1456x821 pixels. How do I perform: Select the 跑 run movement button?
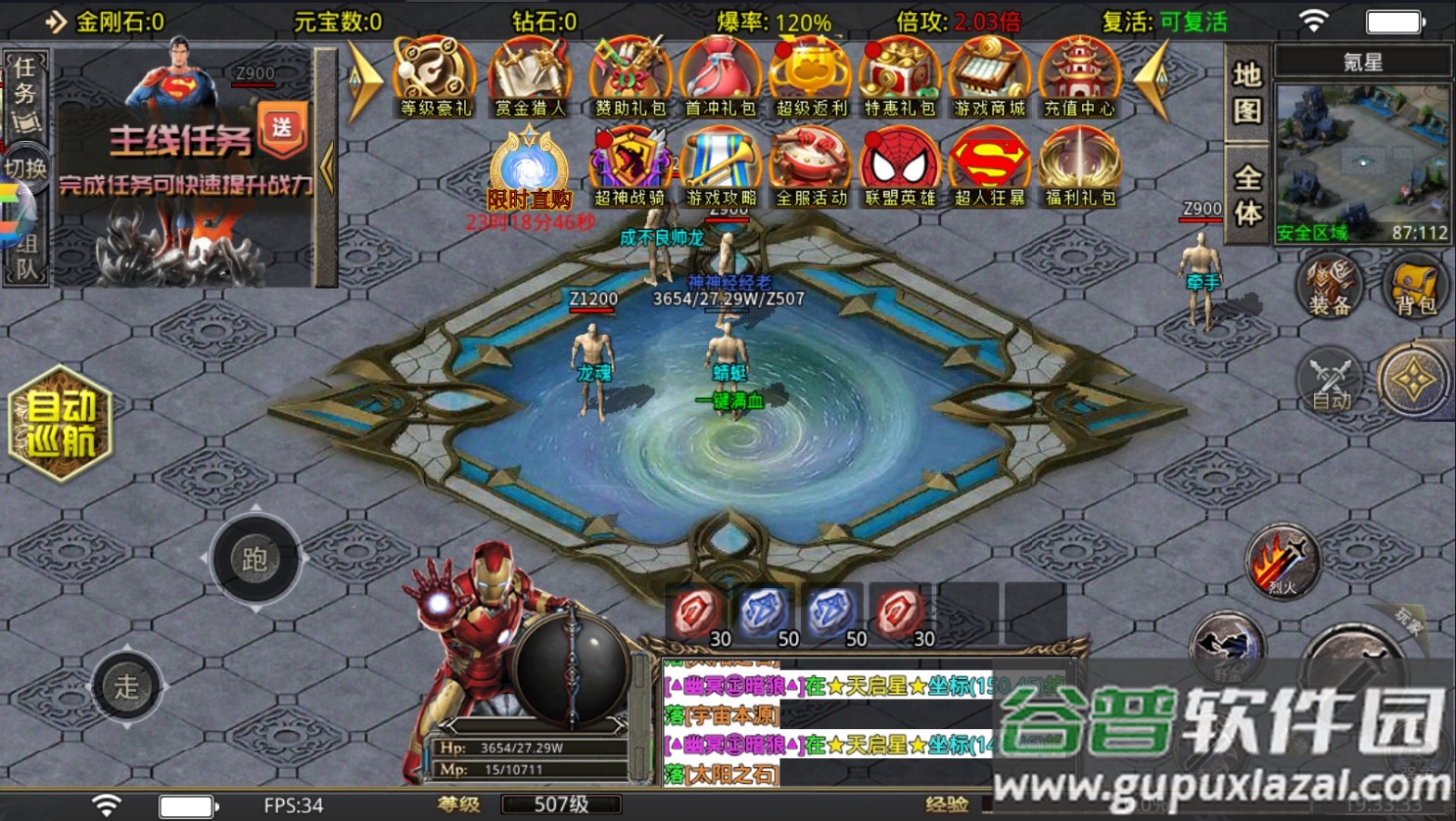tap(255, 558)
